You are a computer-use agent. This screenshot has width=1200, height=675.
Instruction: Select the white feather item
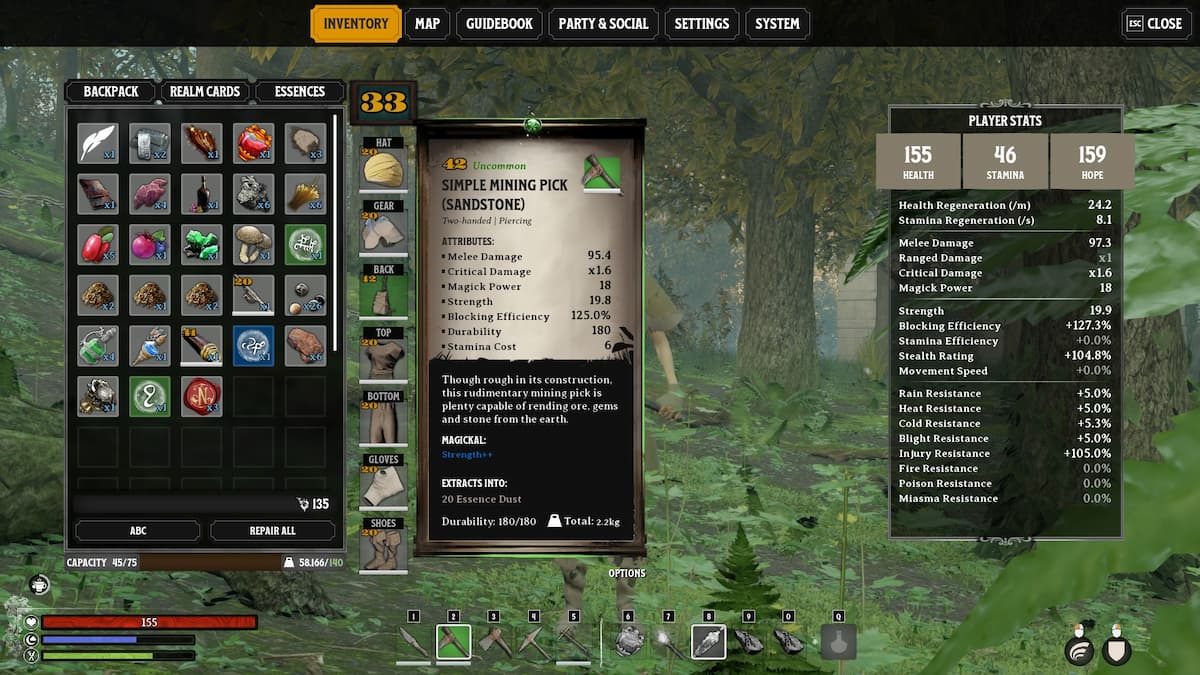[98, 143]
